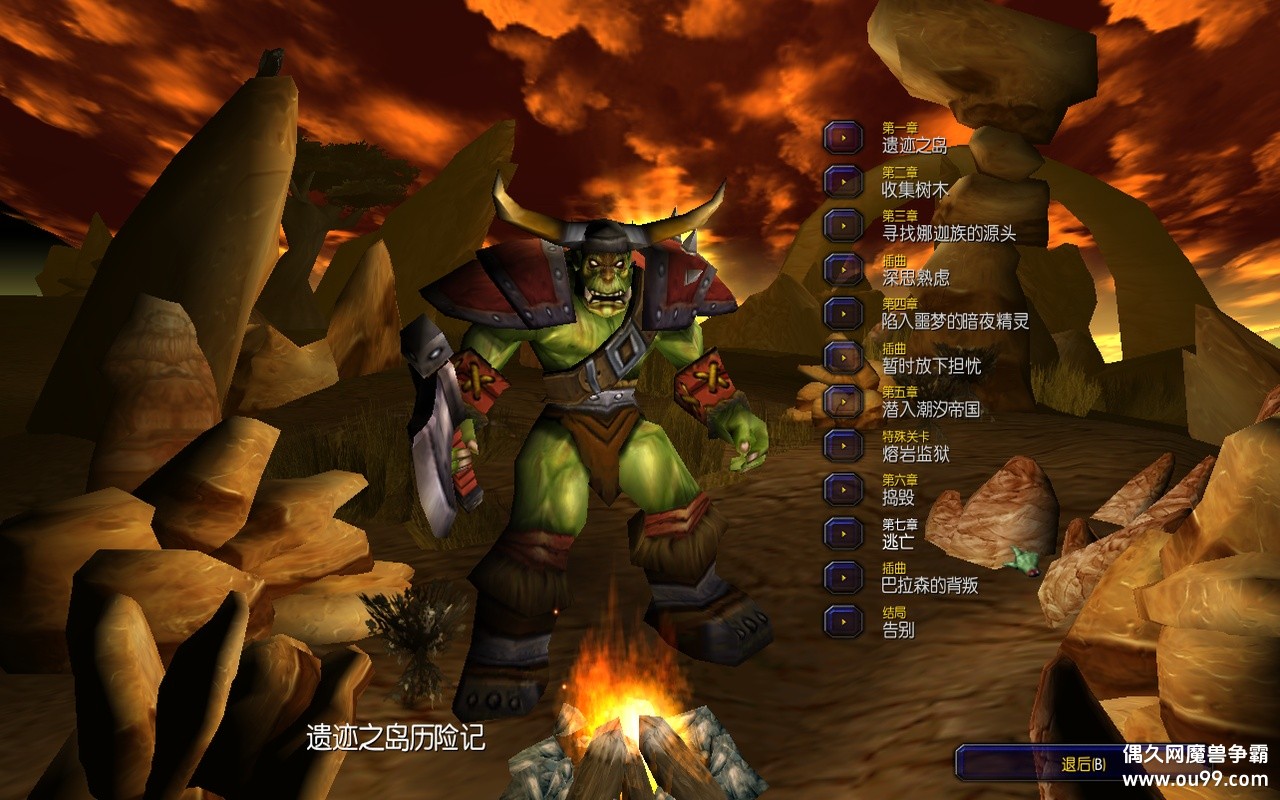
Task: Start chapter five 潜入潮汐帝国
Action: (843, 401)
